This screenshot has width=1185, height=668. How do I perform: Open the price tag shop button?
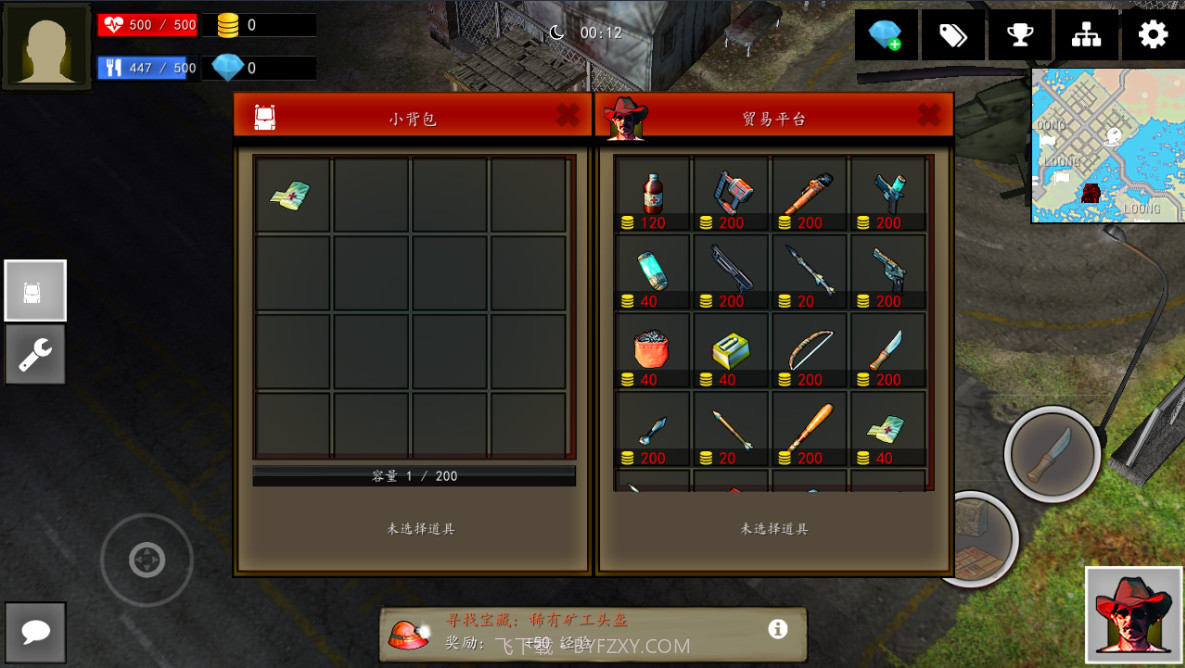(952, 35)
